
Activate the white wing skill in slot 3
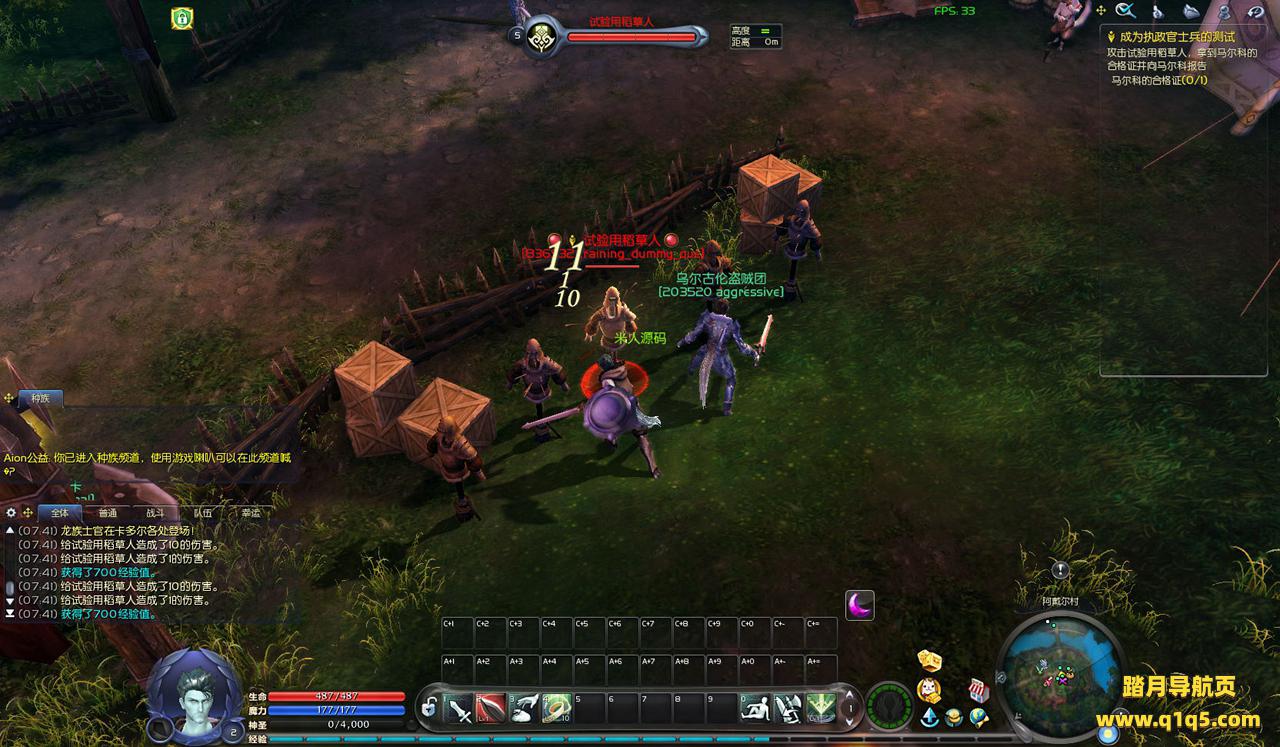click(524, 708)
